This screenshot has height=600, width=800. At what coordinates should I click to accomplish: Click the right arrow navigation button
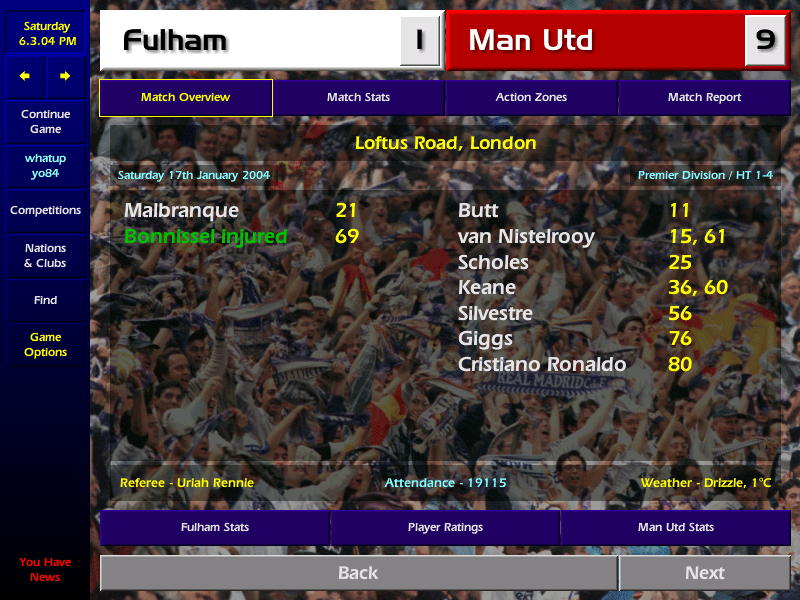(65, 76)
